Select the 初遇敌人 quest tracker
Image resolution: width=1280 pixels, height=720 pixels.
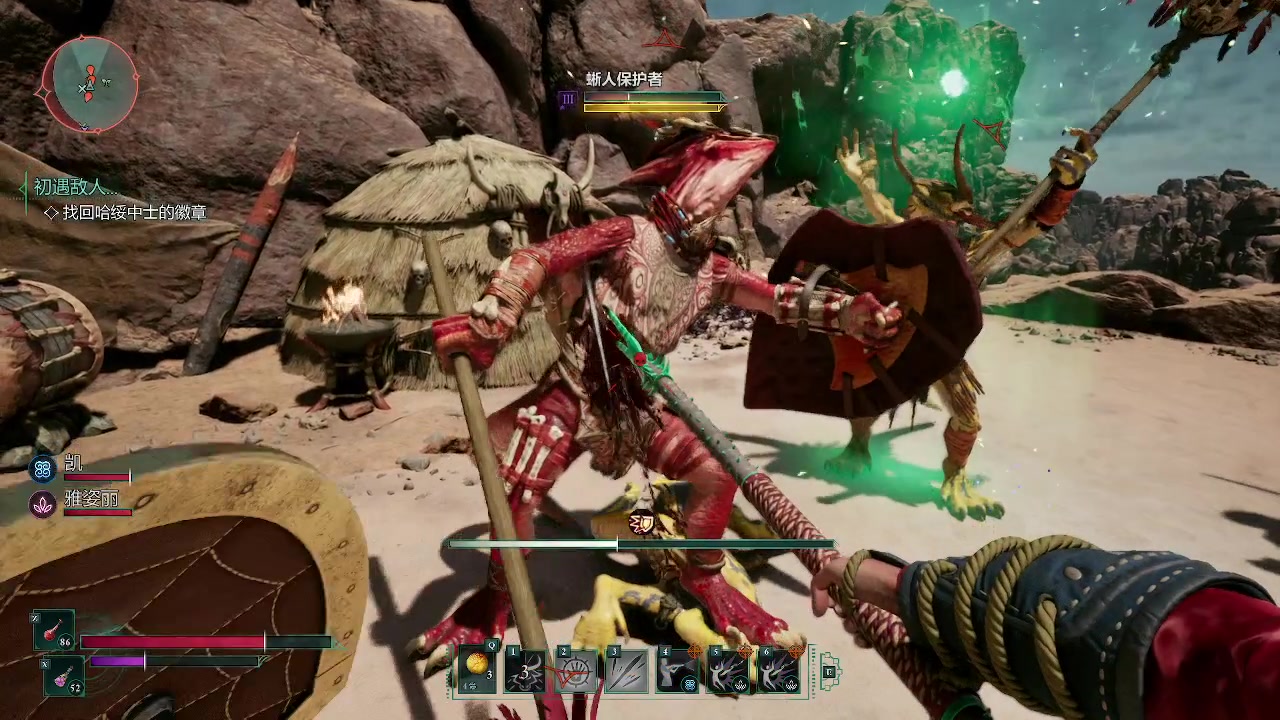pos(75,187)
